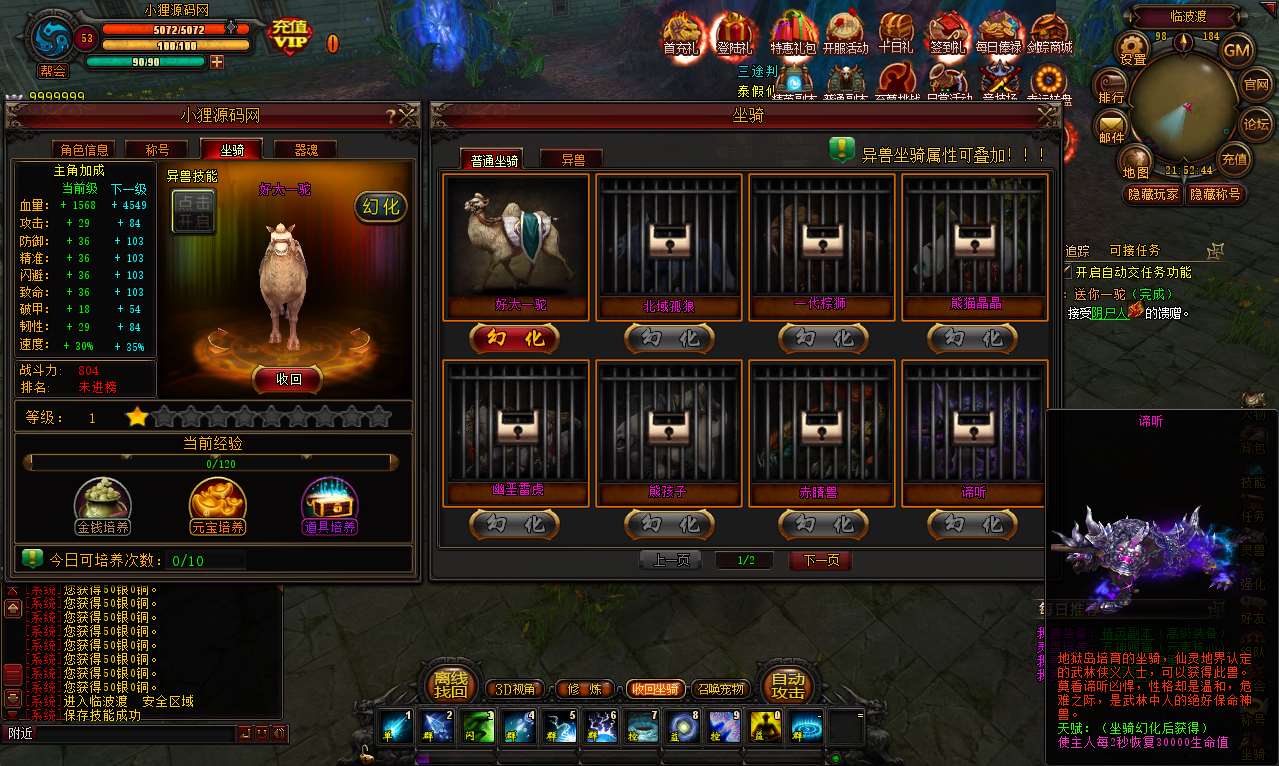Image resolution: width=1279 pixels, height=766 pixels.
Task: Click the red 幻化 button under 好大一驼
Action: point(515,338)
